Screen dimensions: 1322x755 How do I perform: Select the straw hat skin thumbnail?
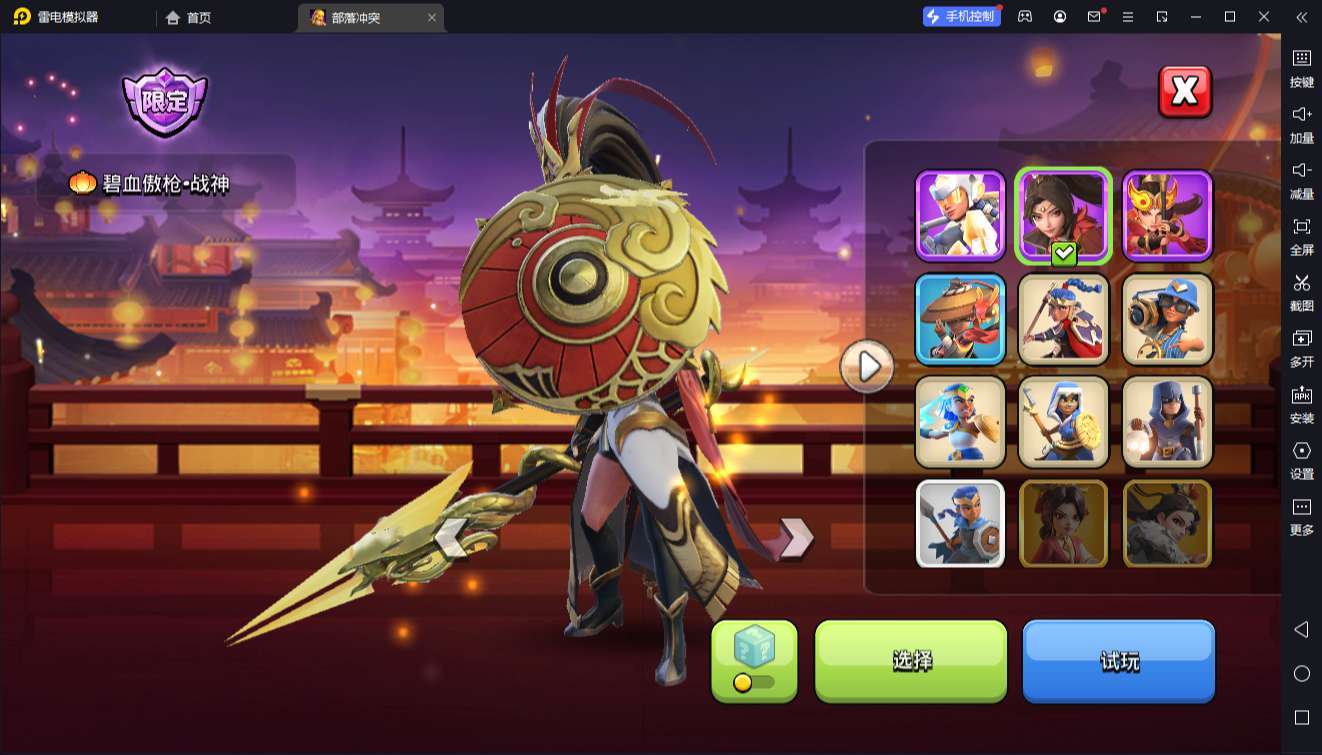coord(960,318)
